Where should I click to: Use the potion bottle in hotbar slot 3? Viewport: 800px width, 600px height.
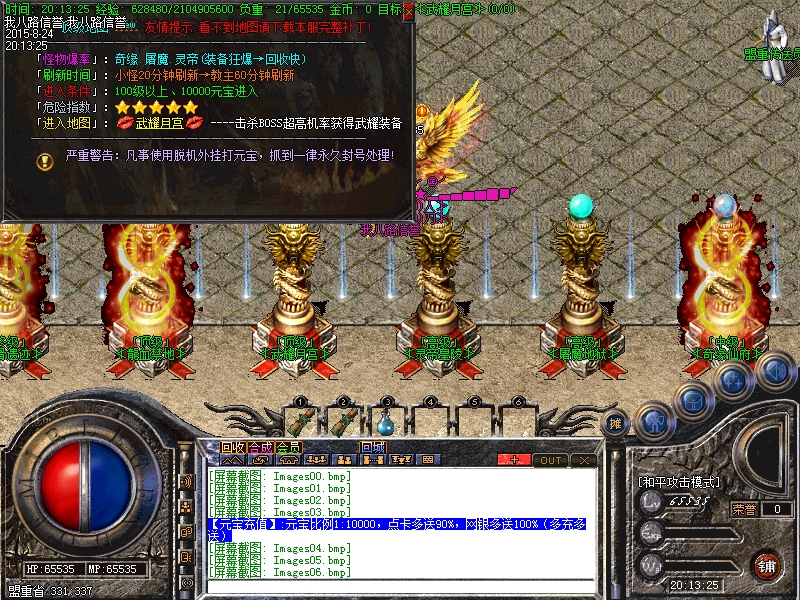point(386,420)
